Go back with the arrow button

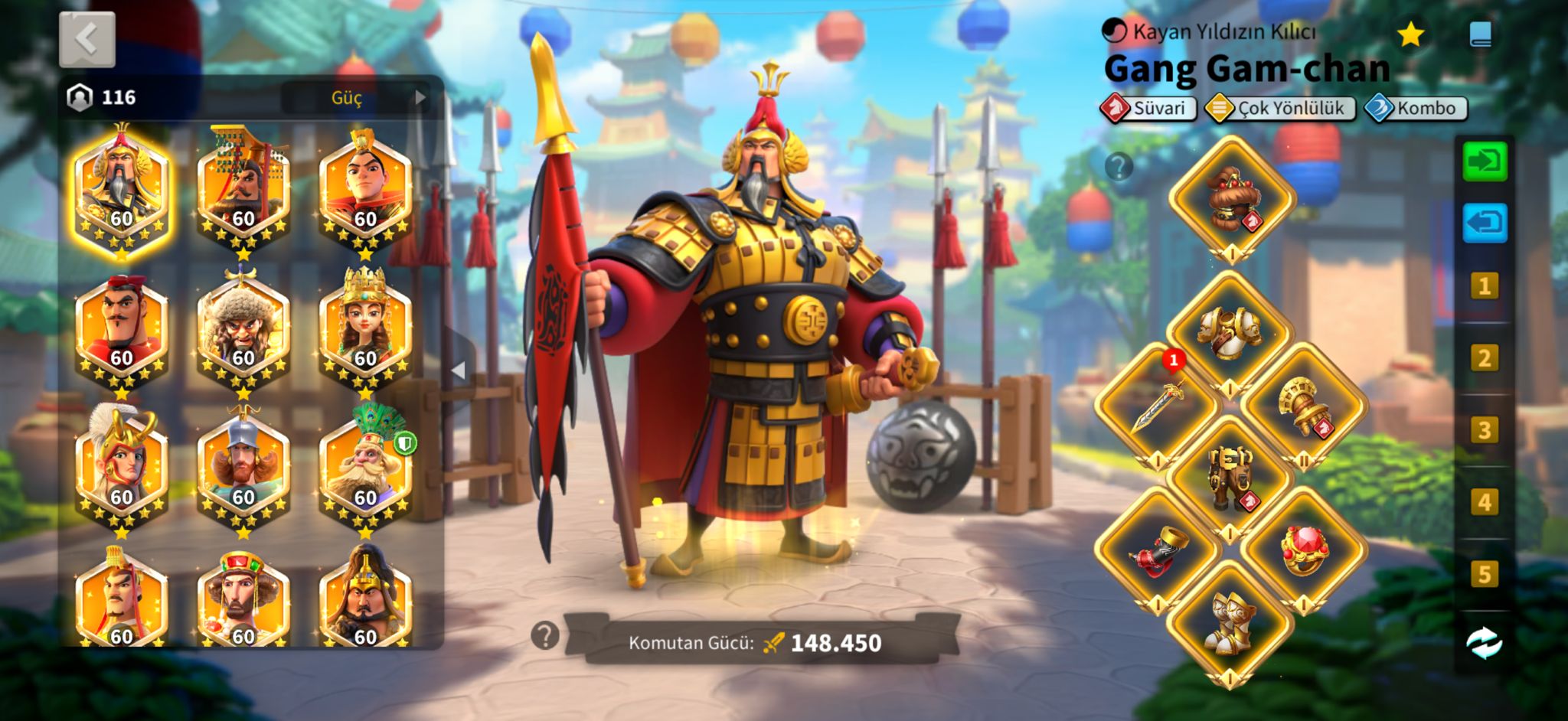pyautogui.click(x=87, y=39)
